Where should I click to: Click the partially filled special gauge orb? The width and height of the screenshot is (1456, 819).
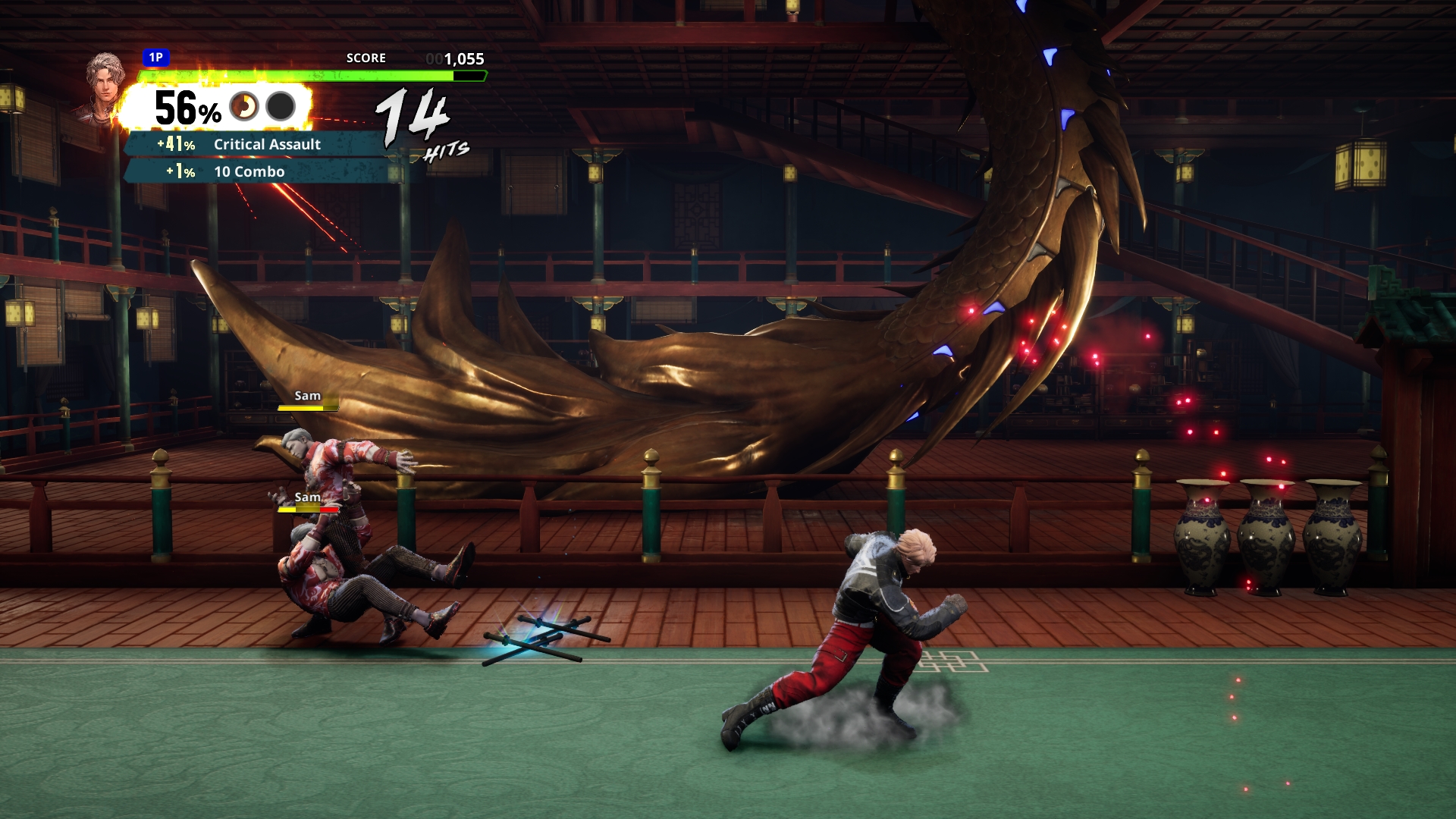(x=244, y=107)
